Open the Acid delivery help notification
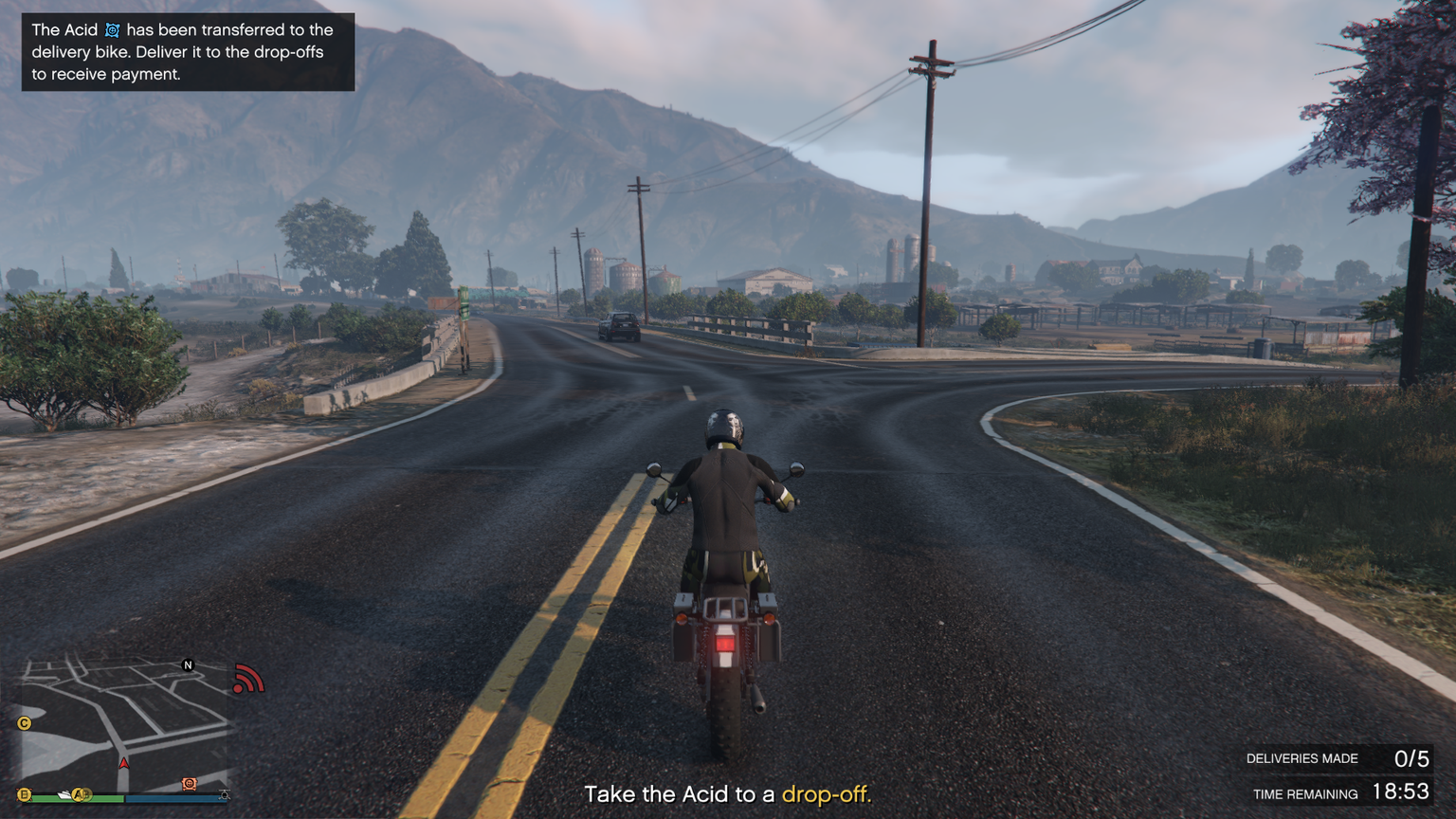The height and width of the screenshot is (819, 1456). pyautogui.click(x=188, y=52)
